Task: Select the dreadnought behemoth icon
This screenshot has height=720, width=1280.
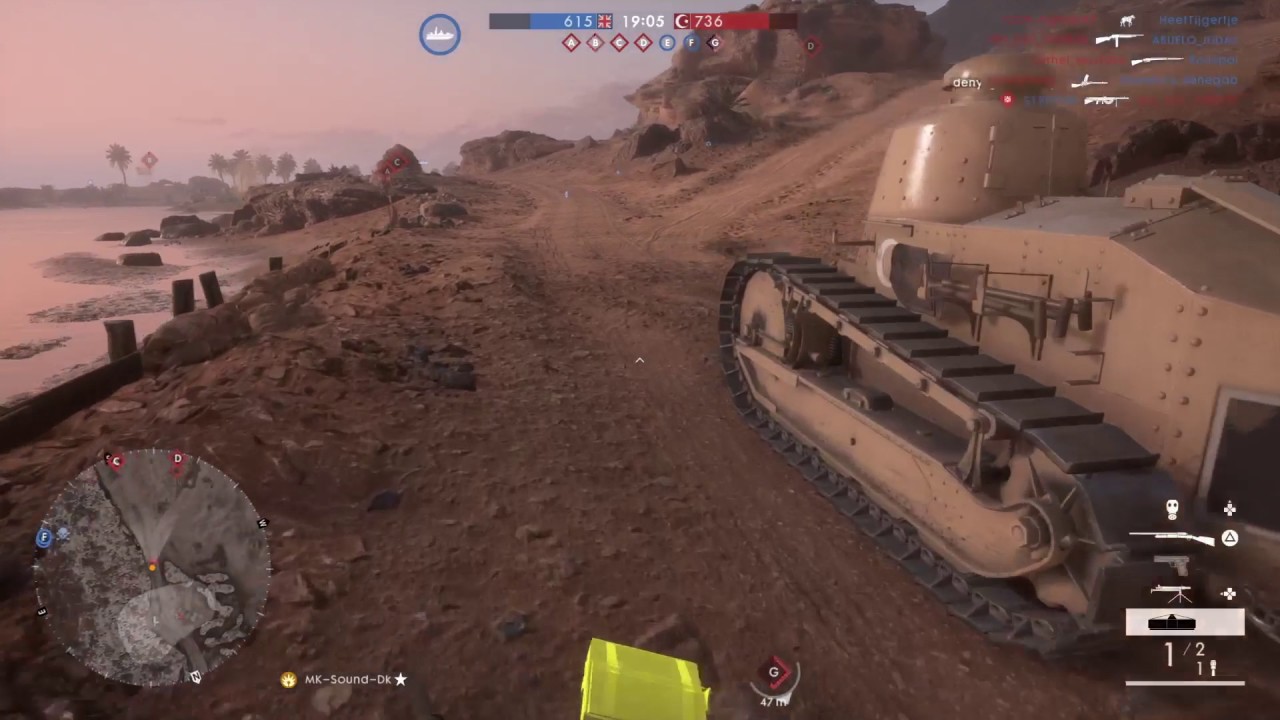Action: [440, 34]
